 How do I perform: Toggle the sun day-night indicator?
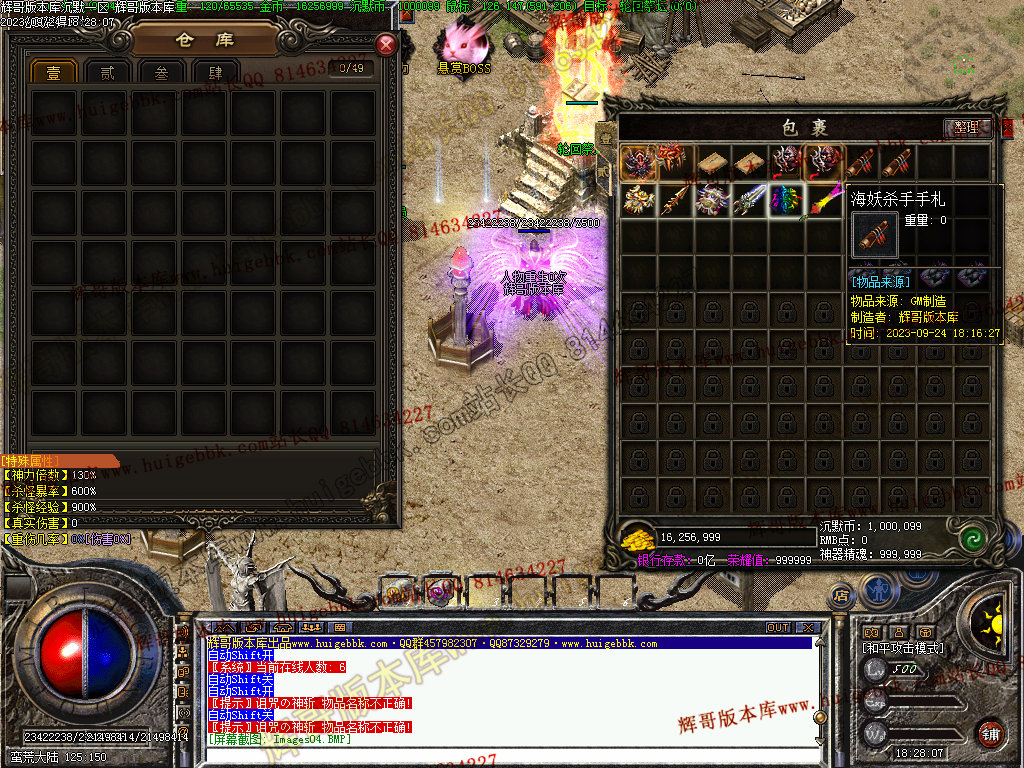[x=992, y=612]
